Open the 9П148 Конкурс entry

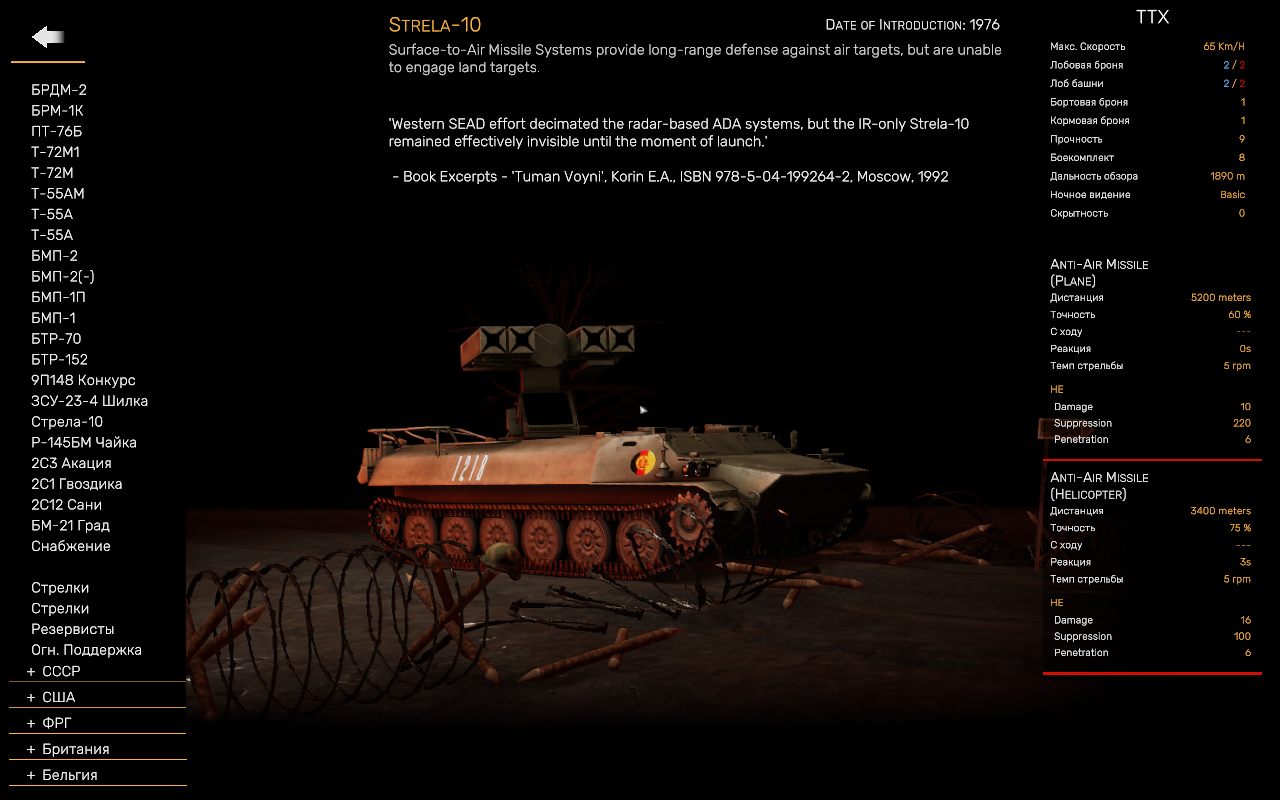83,380
